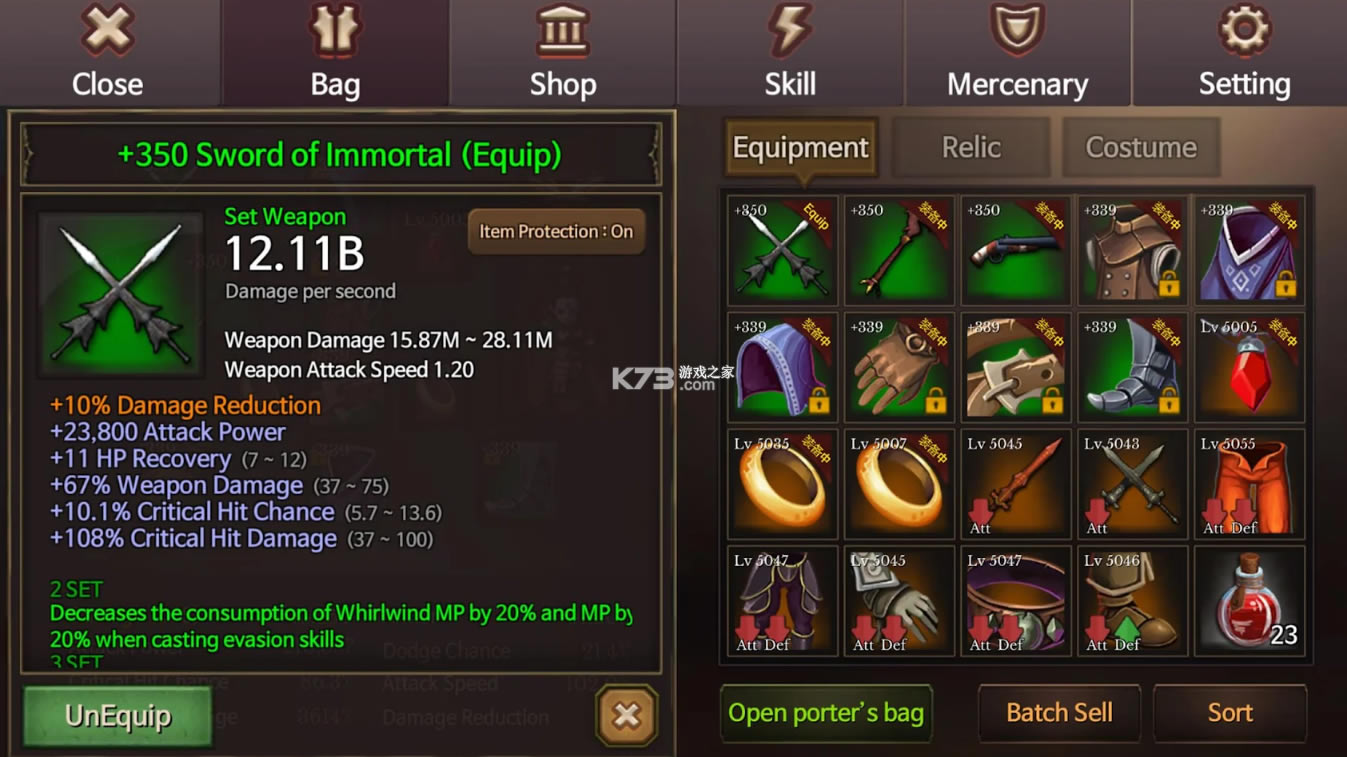The width and height of the screenshot is (1347, 757).
Task: Open the Skill menu
Action: pos(790,53)
